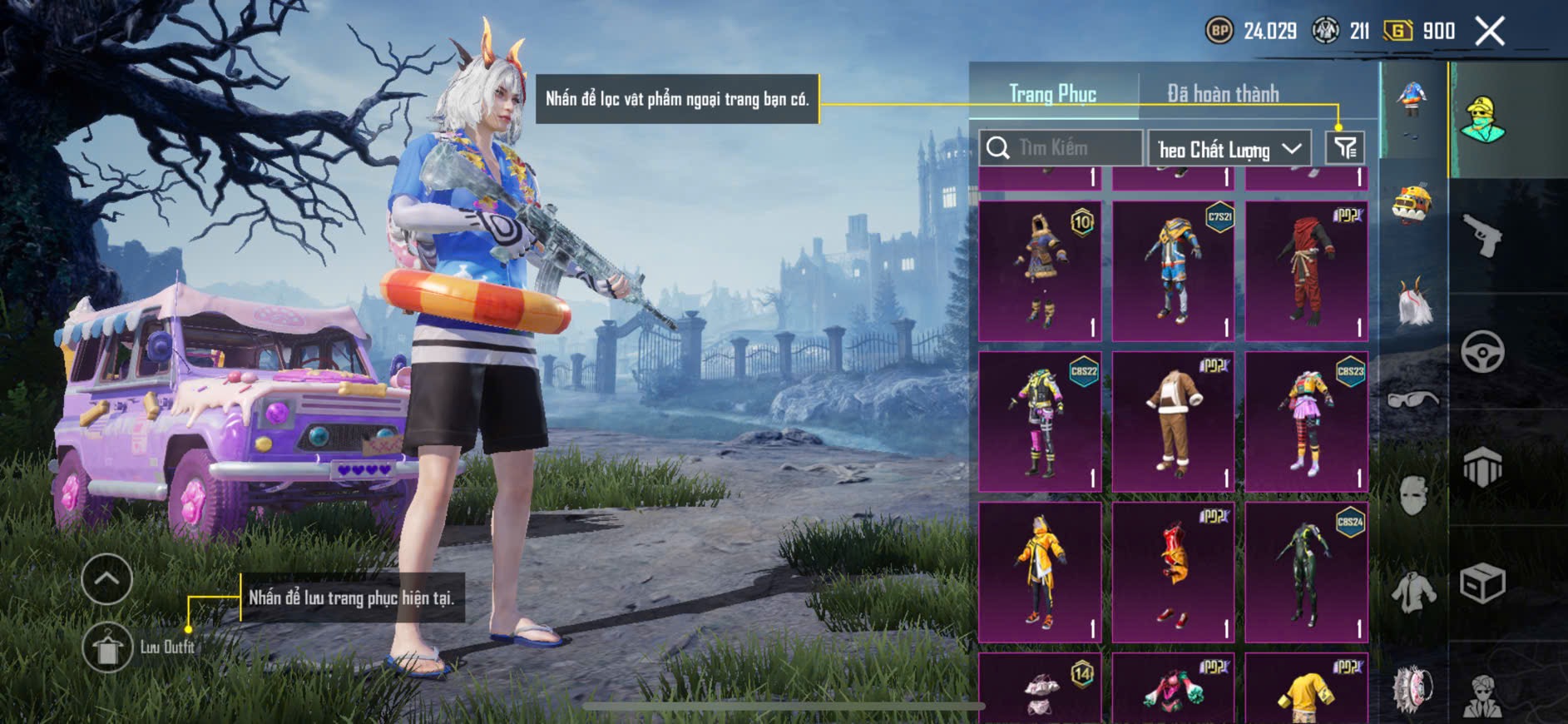Select the yellow hooded jacket outfit
The width and height of the screenshot is (1568, 724).
point(1040,572)
